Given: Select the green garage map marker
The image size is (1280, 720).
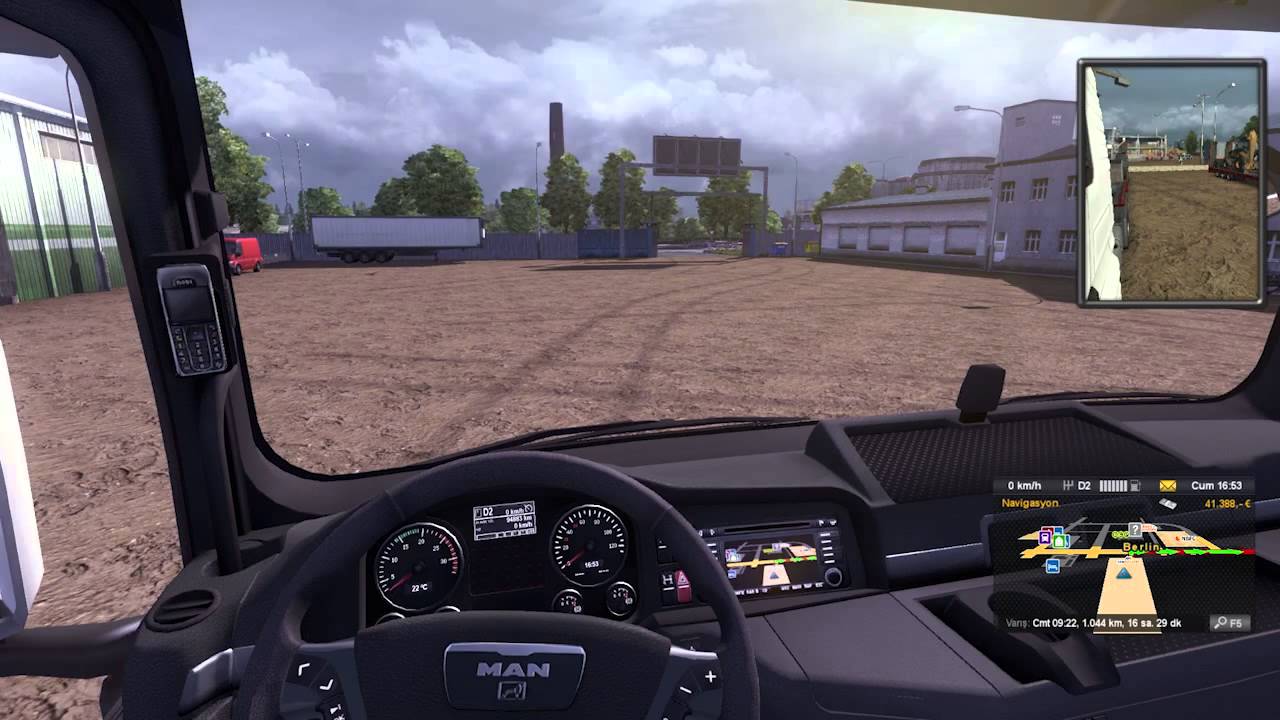Looking at the screenshot, I should 1060,541.
